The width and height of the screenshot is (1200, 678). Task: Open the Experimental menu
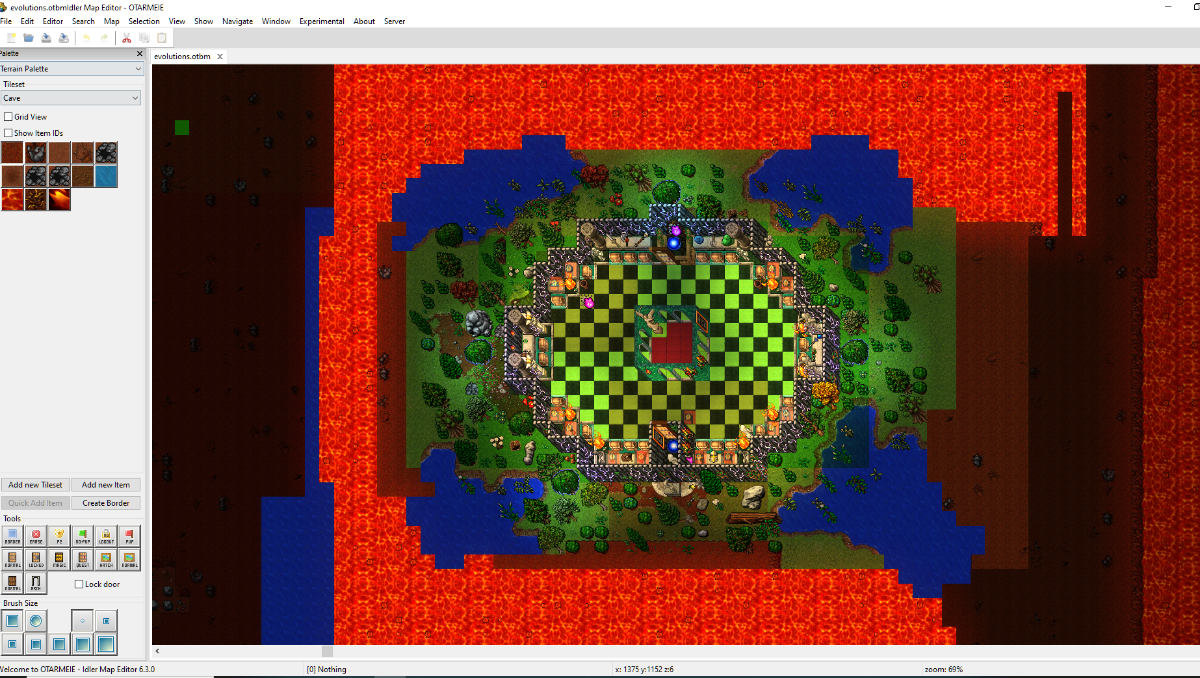pos(321,21)
